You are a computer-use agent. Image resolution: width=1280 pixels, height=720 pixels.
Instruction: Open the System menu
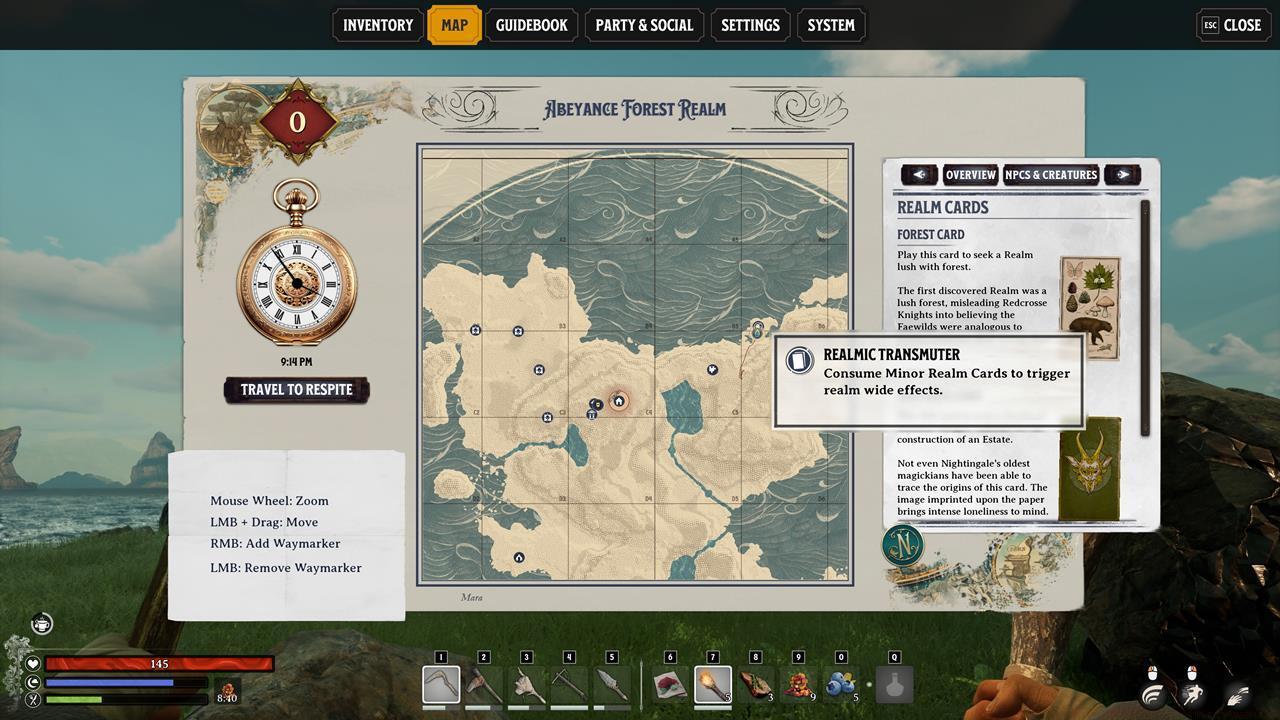click(831, 25)
